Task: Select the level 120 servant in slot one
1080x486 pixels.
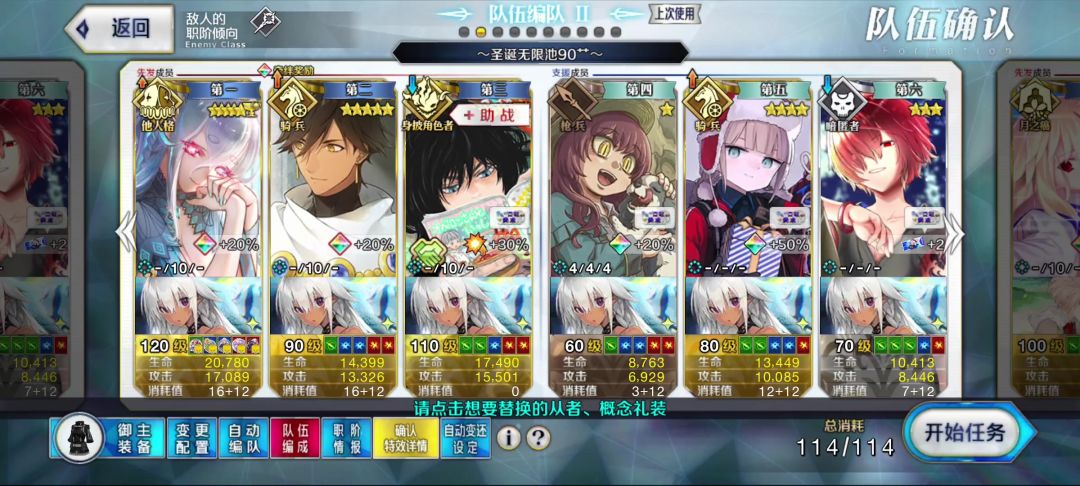Action: (199, 180)
